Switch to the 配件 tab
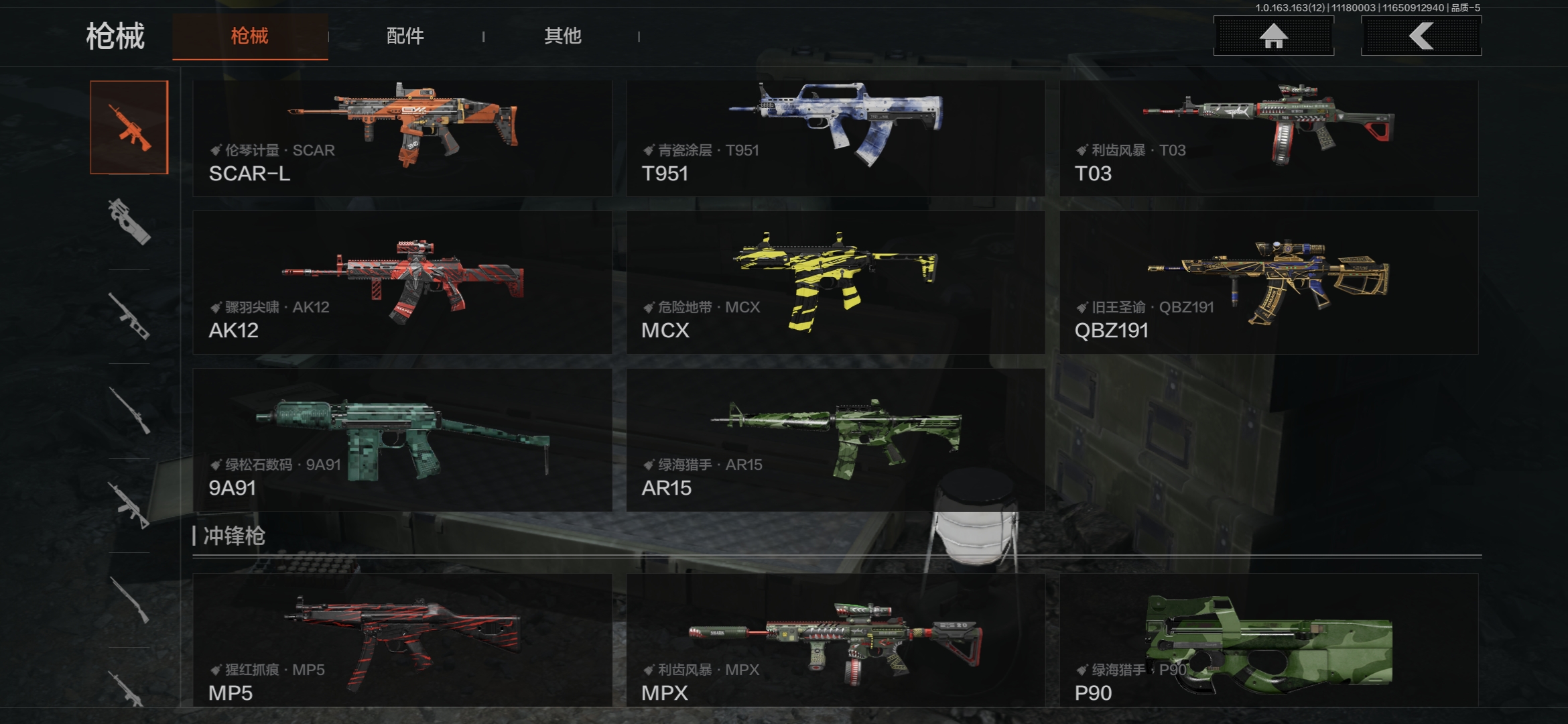1568x724 pixels. click(405, 36)
